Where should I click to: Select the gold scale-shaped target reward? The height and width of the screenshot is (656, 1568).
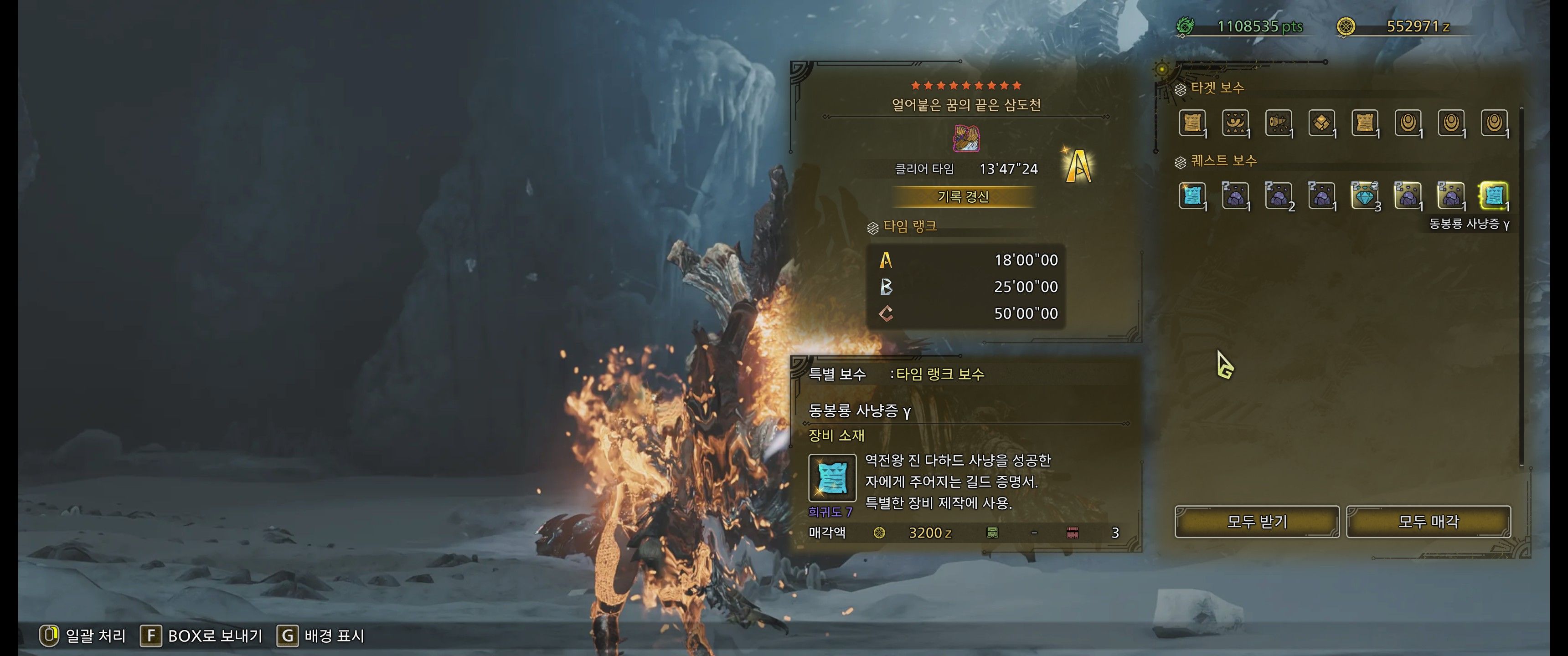coord(1321,123)
